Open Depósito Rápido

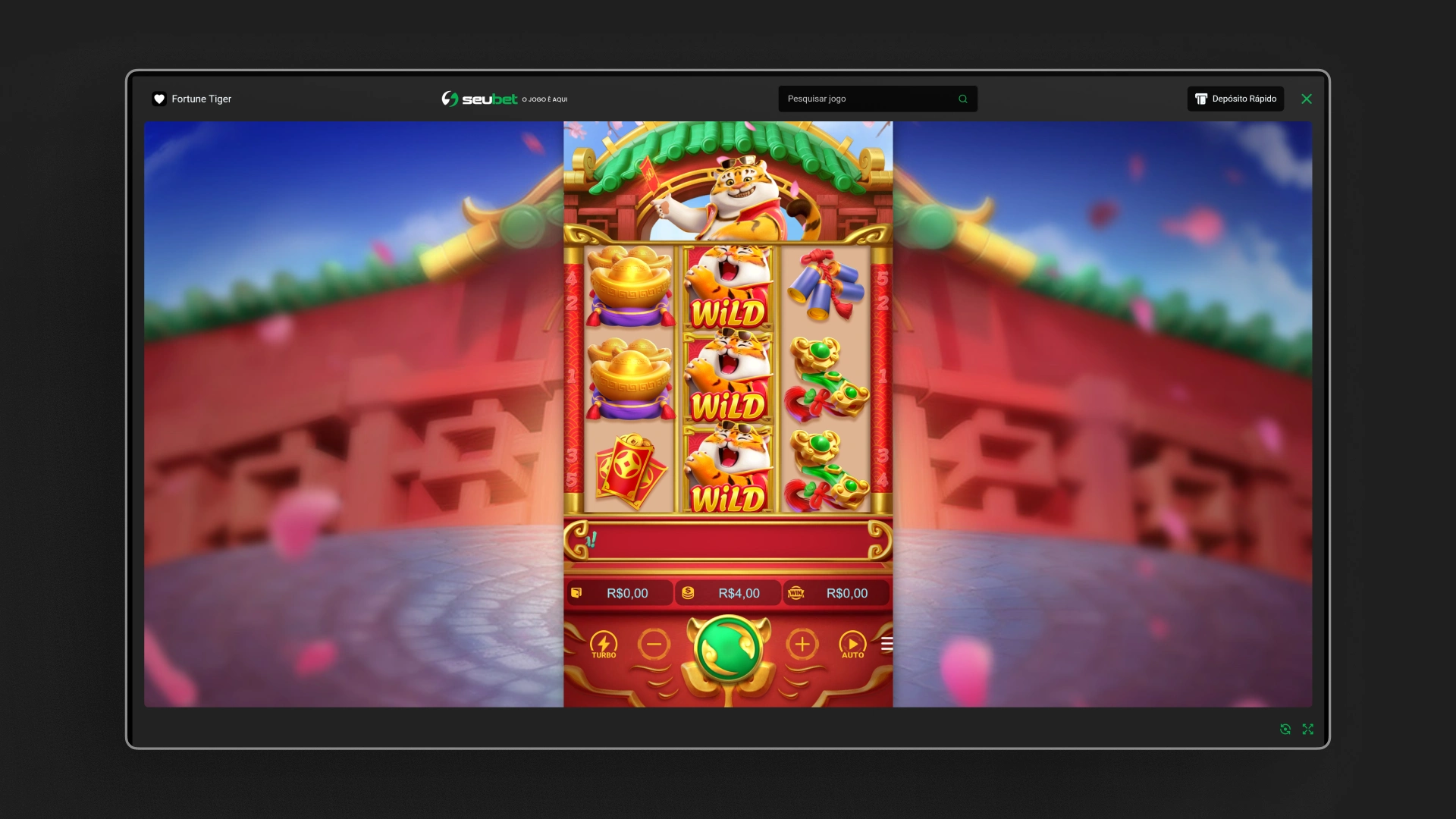(1235, 99)
